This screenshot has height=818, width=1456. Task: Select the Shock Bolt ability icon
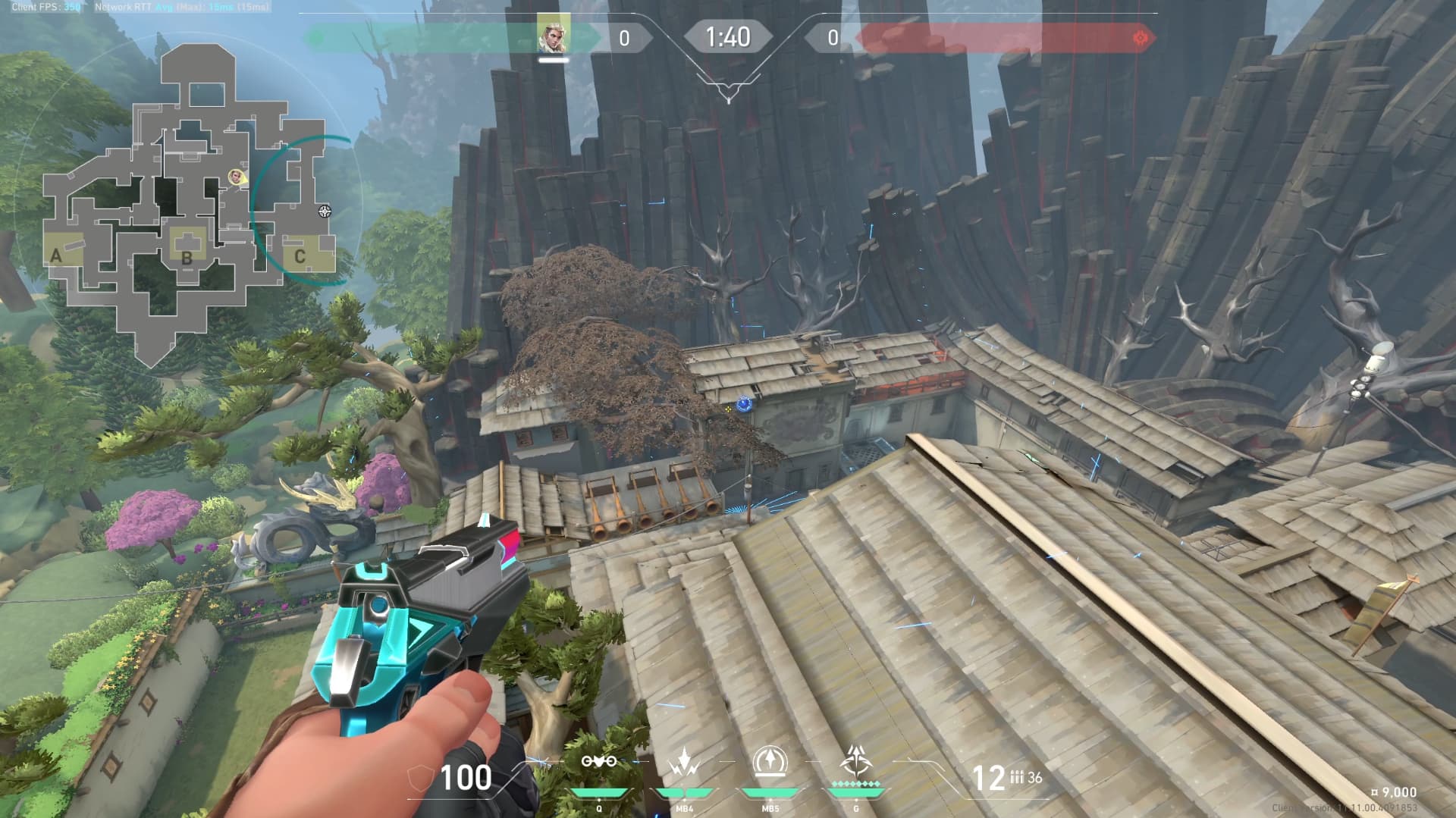[x=684, y=762]
